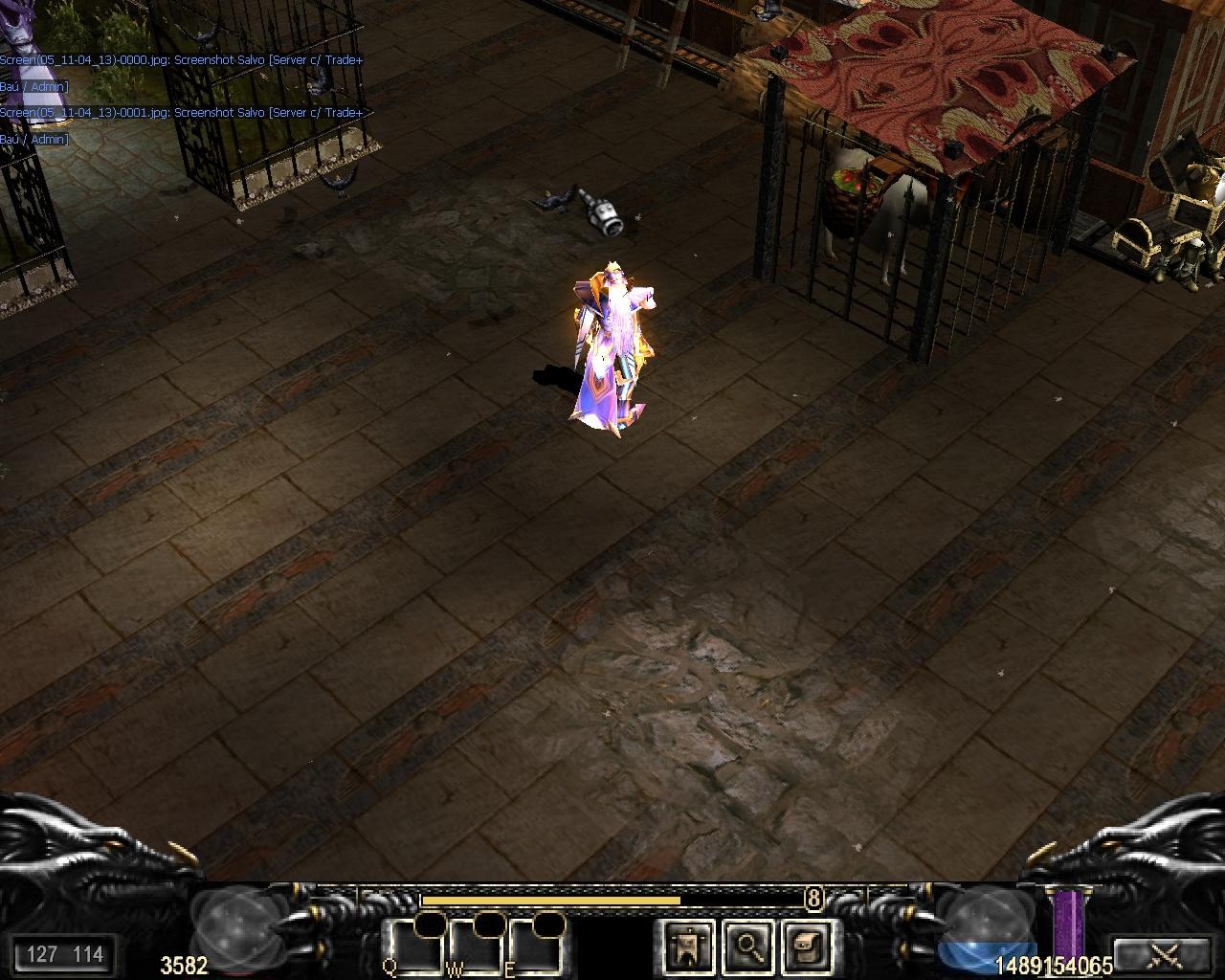Screen dimensions: 1225x980
Task: Open the character info button
Action: pyautogui.click(x=689, y=947)
